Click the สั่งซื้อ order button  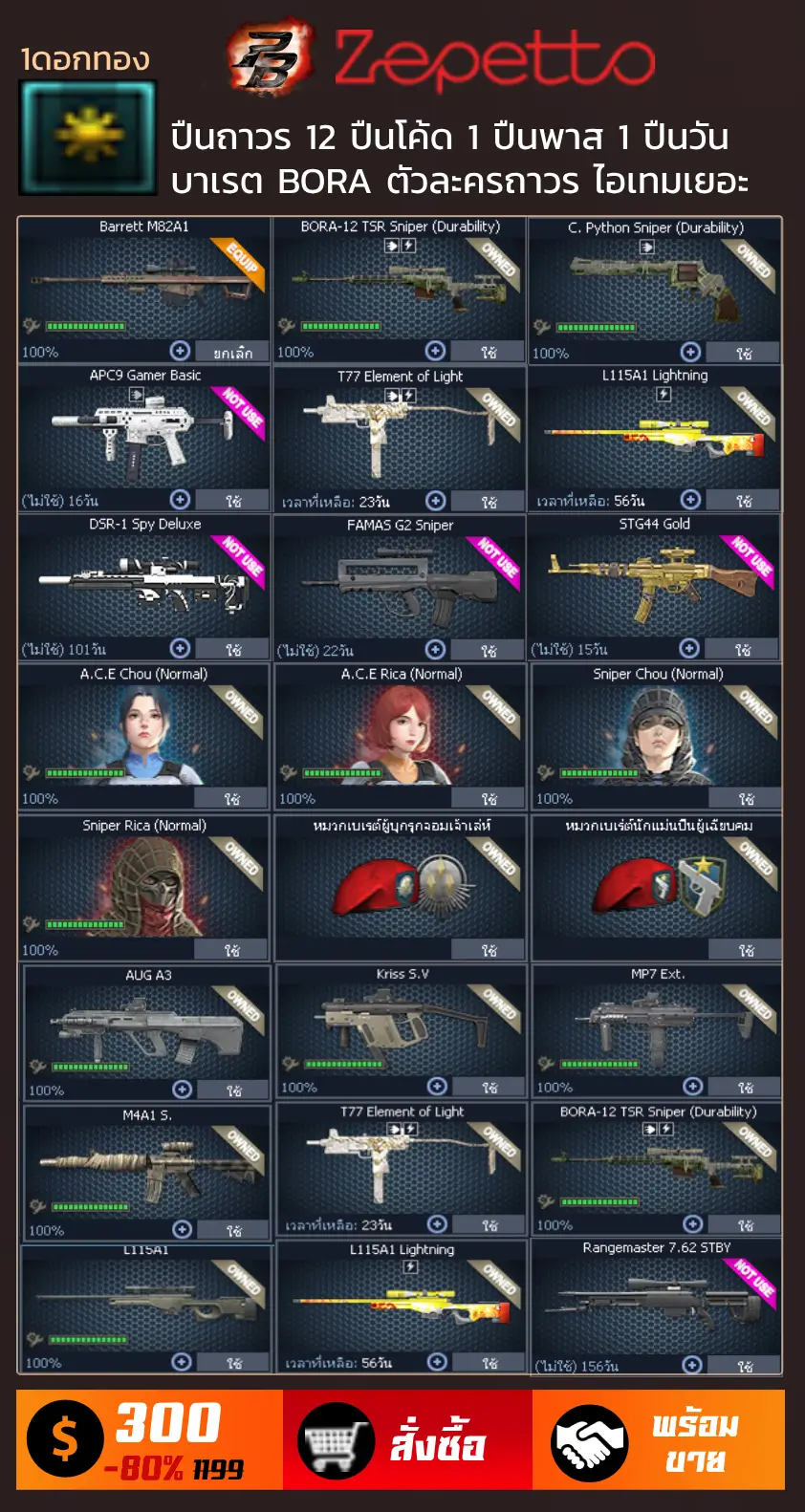407,1440
